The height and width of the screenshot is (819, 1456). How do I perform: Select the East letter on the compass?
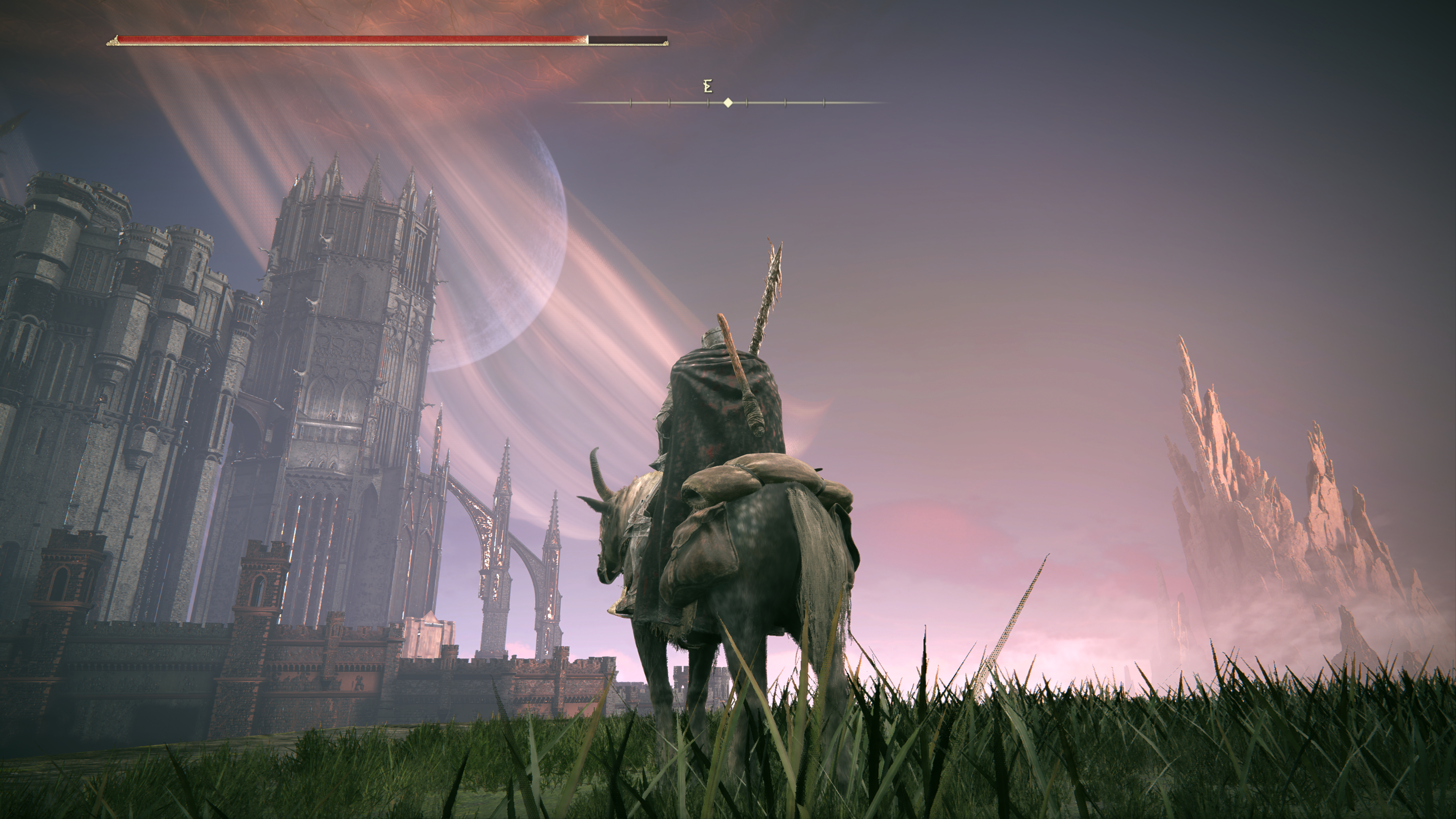pyautogui.click(x=708, y=86)
